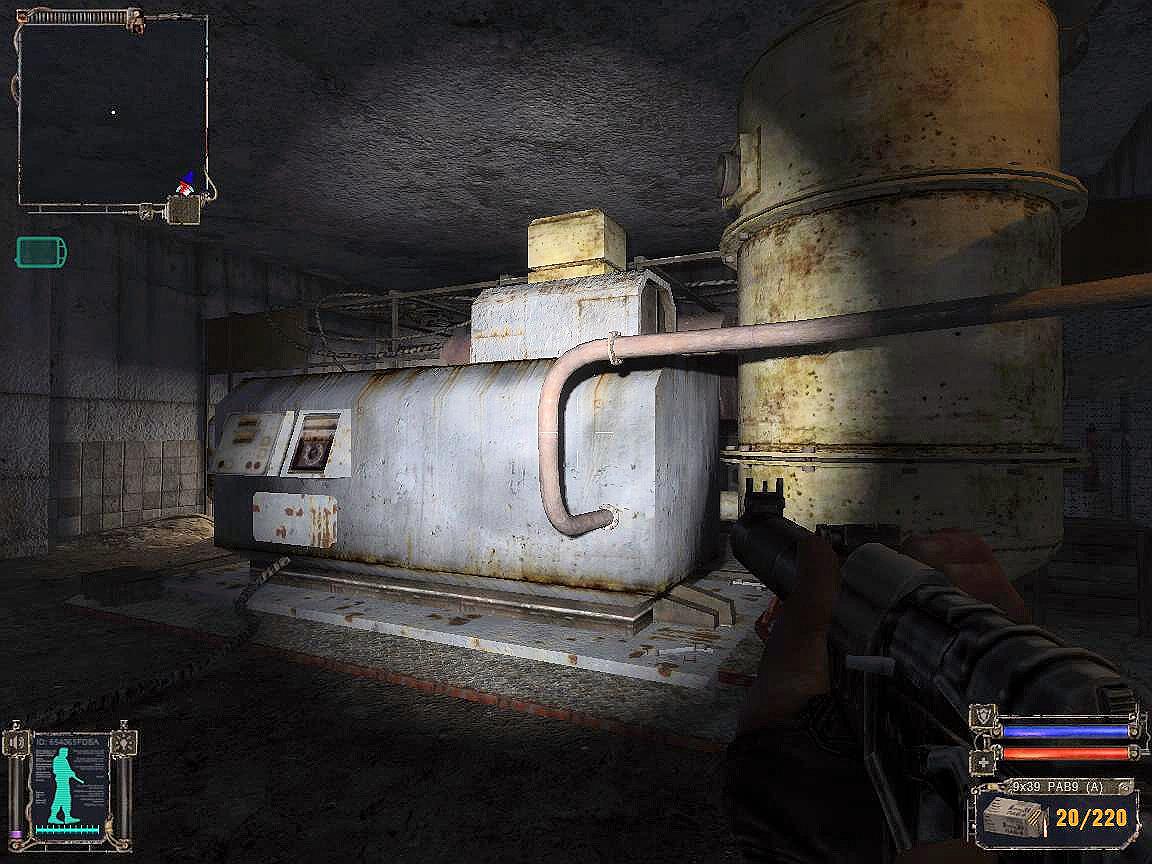Click the minimap in the corner
1152x864 pixels.
click(112, 112)
